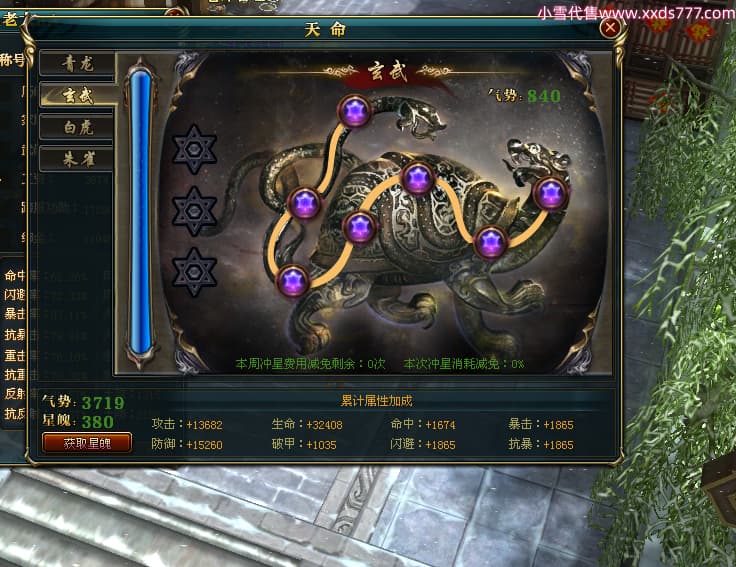The width and height of the screenshot is (736, 567).
Task: Select the star orb beside the tortoise's dragon head
Action: (x=550, y=193)
